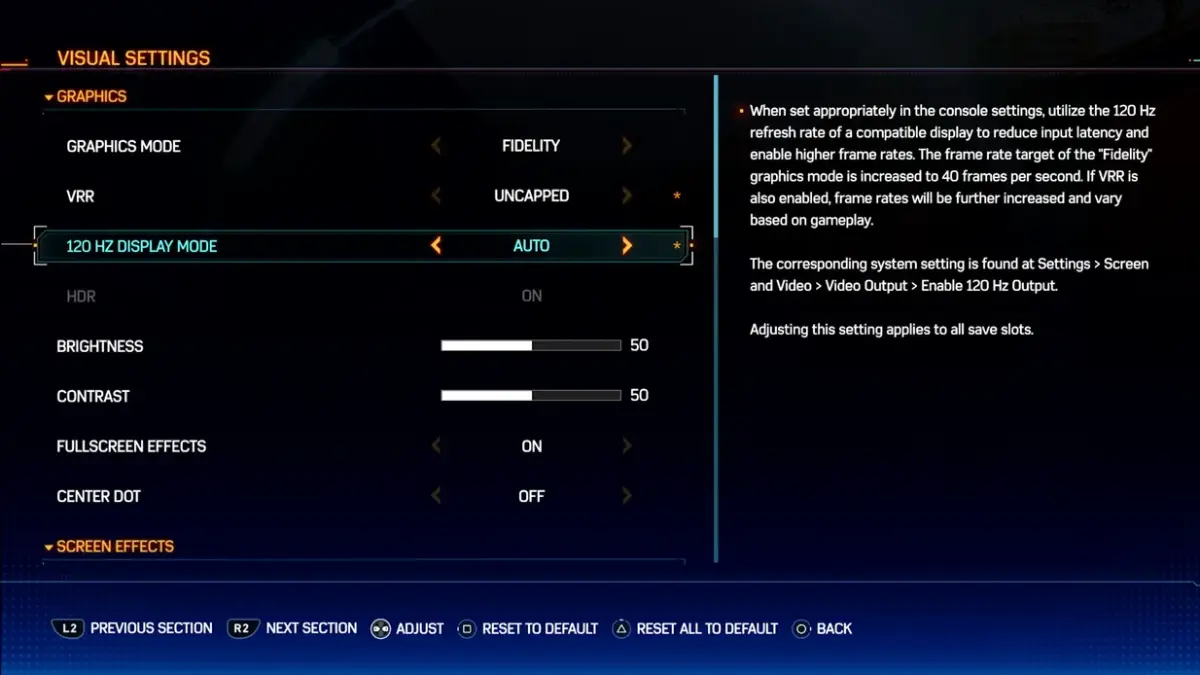
Task: Click the left arrow for Center Dot
Action: [436, 496]
